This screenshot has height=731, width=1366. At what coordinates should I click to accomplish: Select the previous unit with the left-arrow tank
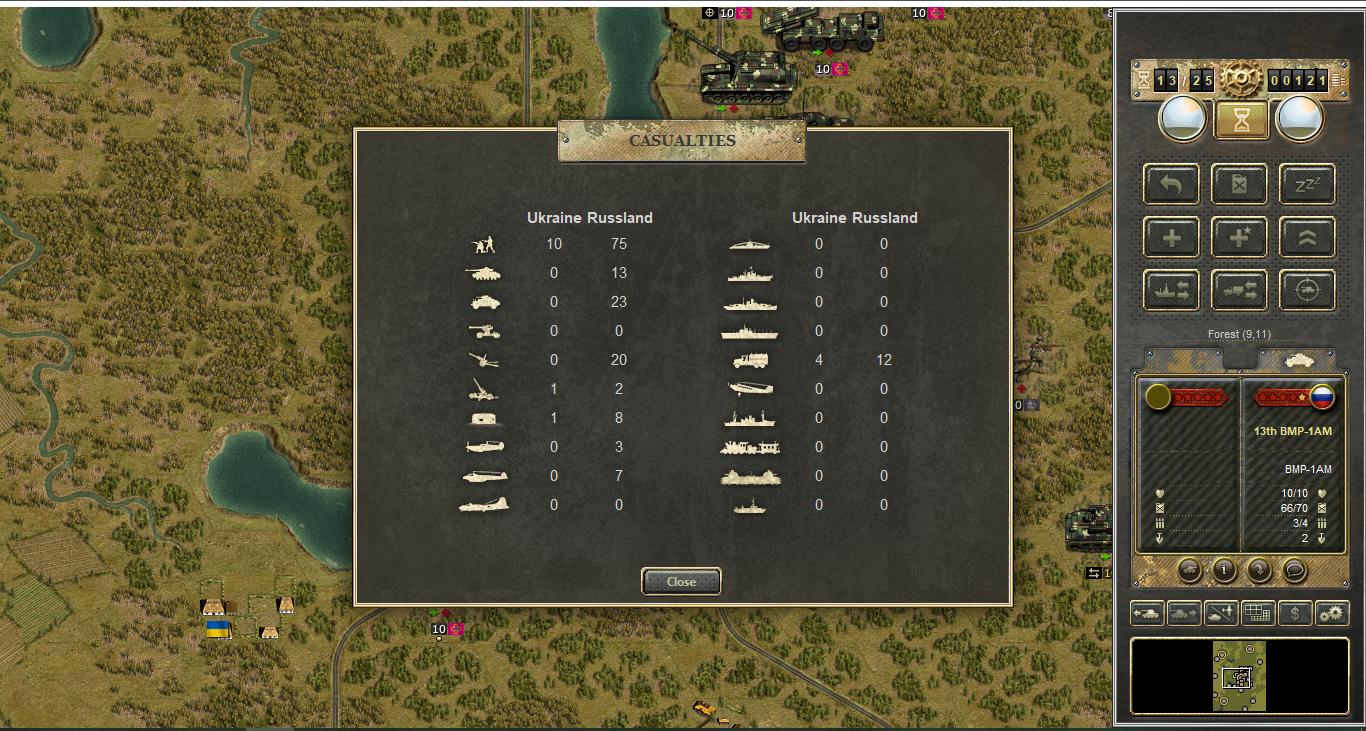1147,613
